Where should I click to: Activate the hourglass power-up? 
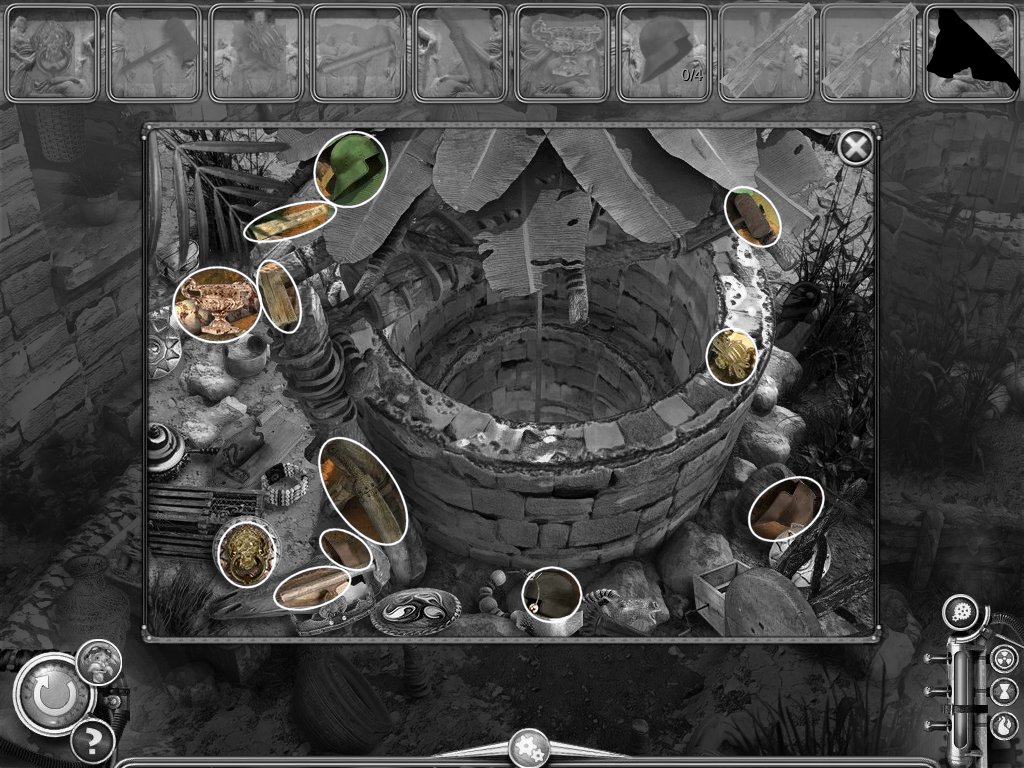point(1003,692)
